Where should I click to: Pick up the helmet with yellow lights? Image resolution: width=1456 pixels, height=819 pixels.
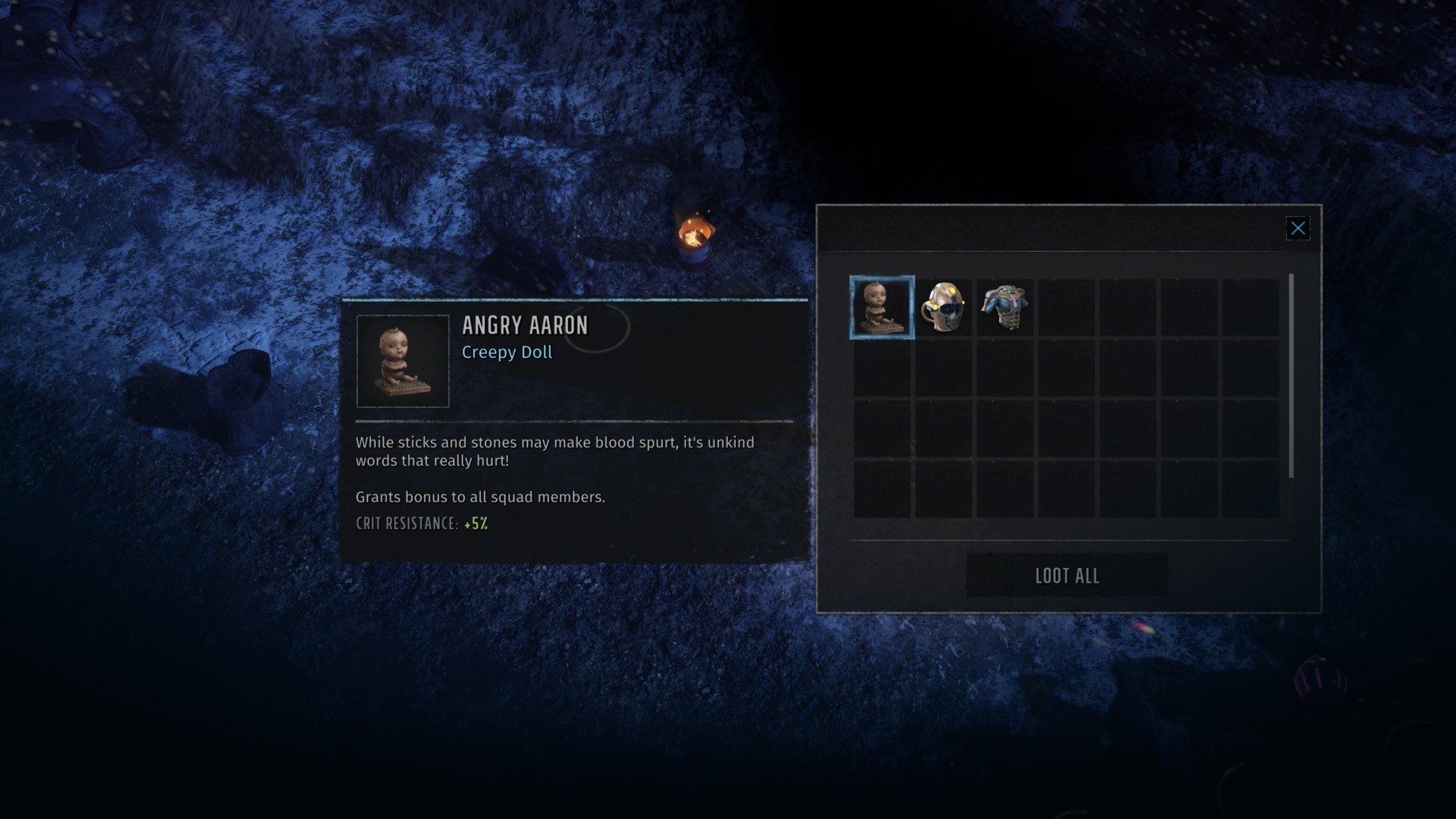pos(943,307)
